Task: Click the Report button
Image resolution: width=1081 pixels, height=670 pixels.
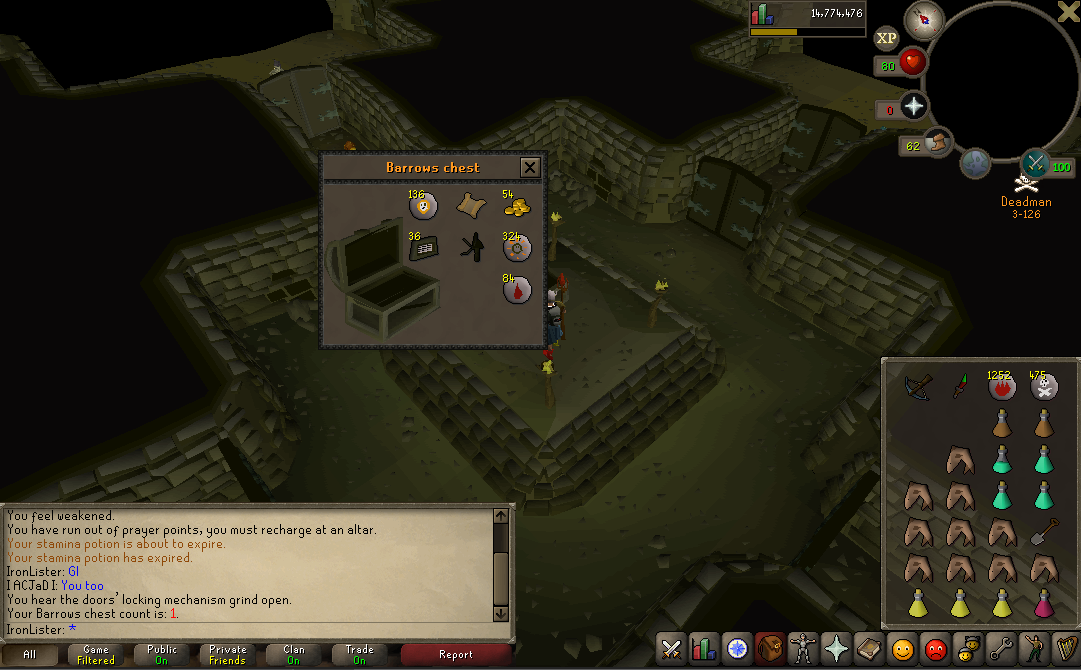Action: (455, 655)
